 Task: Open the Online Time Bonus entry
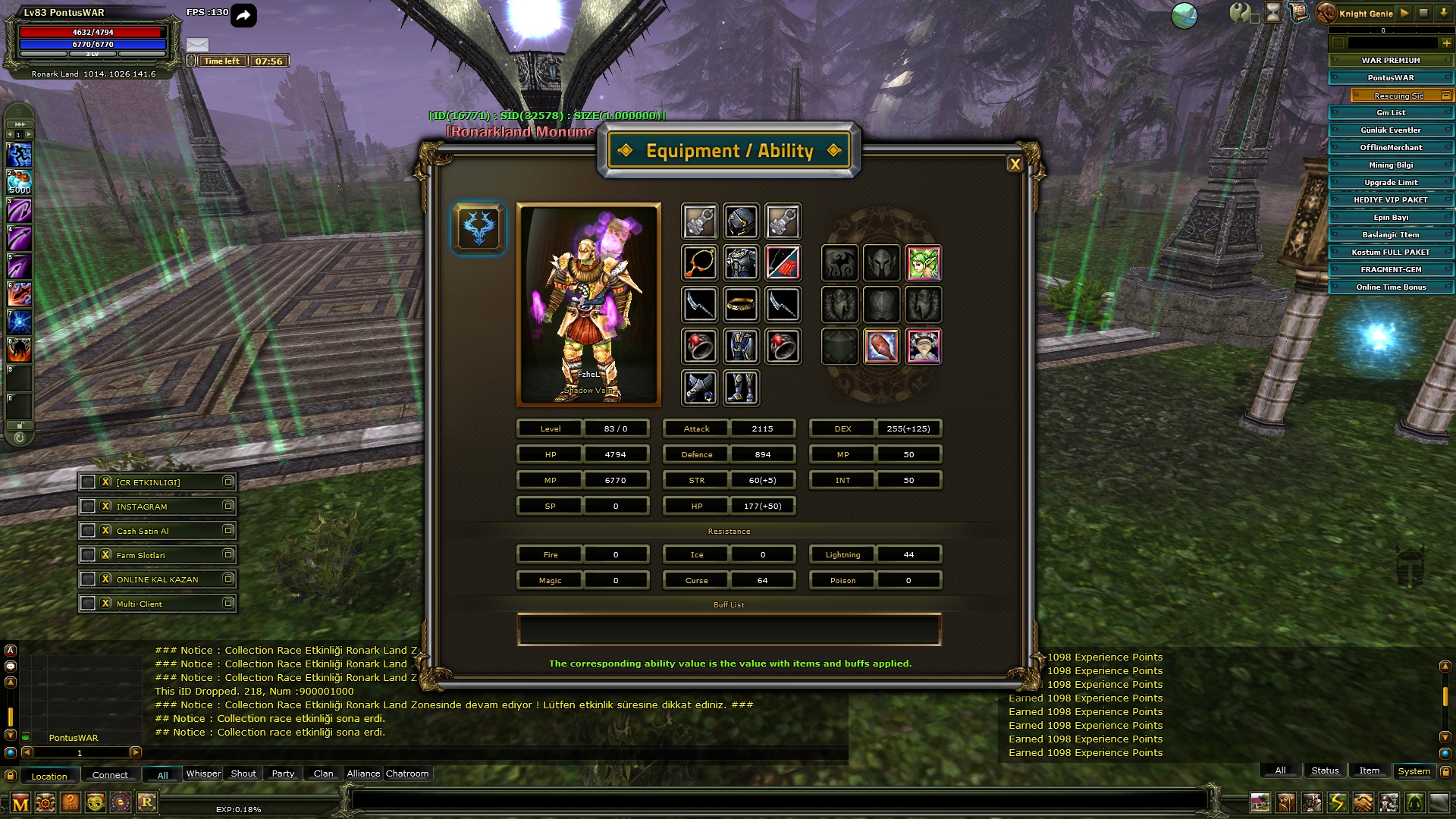(1390, 287)
